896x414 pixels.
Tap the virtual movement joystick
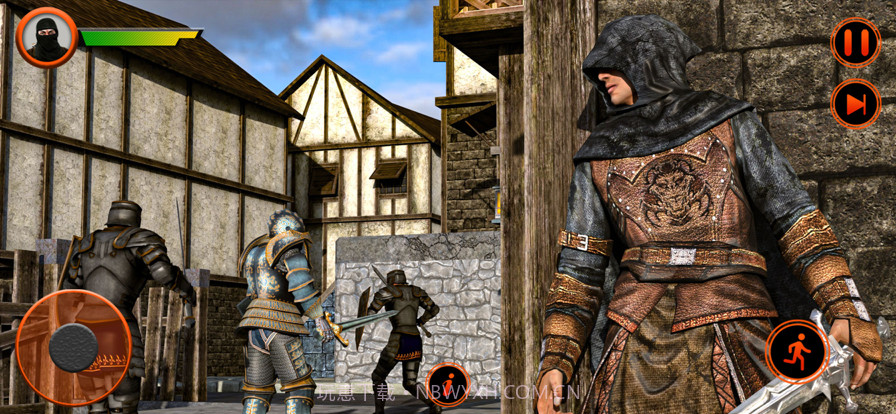73,347
